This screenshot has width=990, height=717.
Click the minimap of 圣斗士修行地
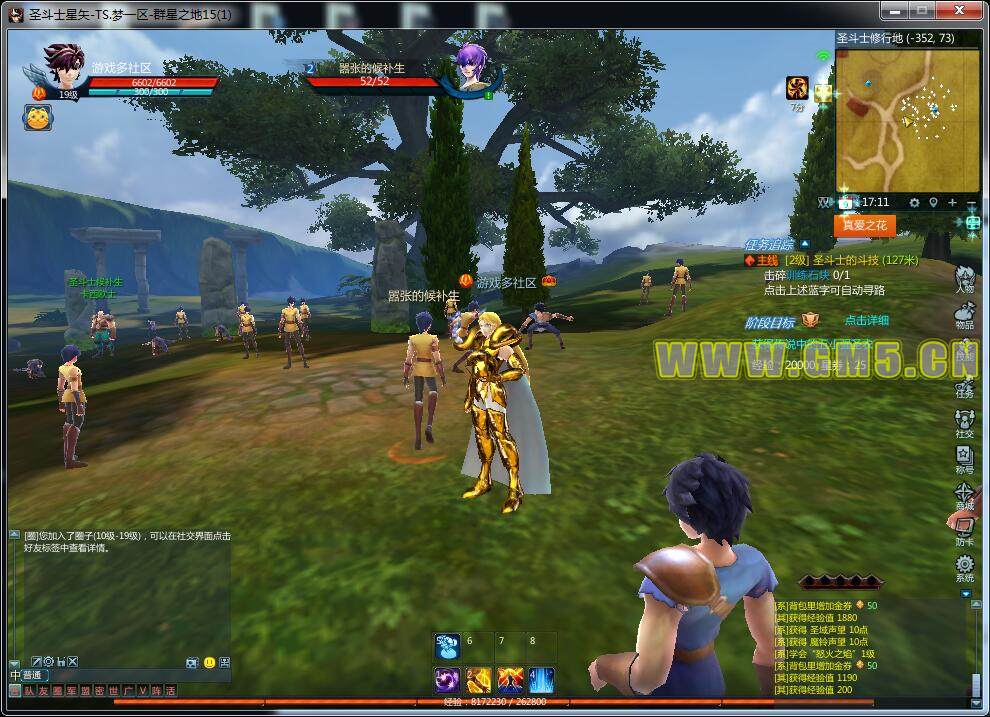tap(907, 119)
